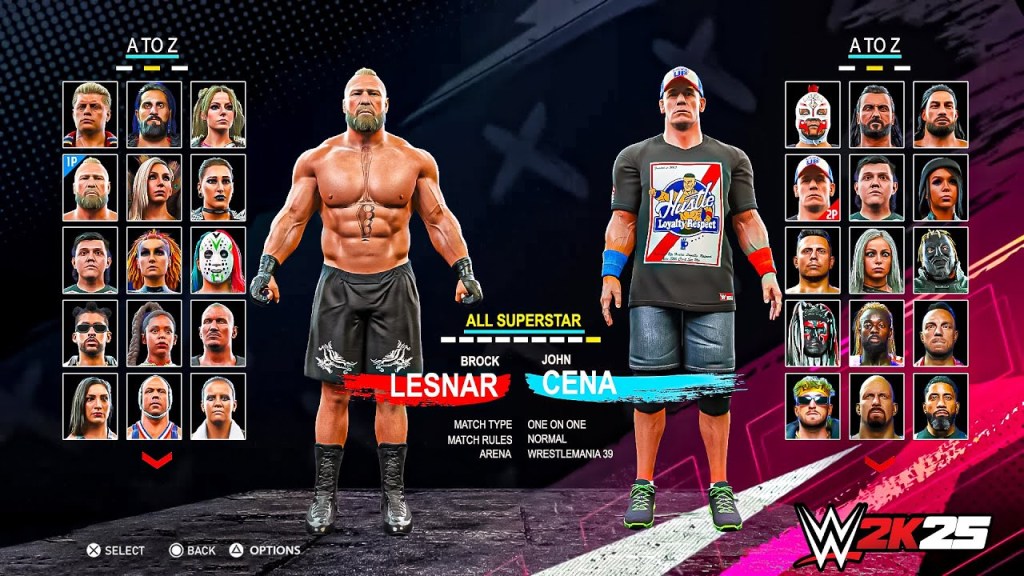Pick the red-and-white luchador mask portrait
This screenshot has height=576, width=1024.
[x=813, y=114]
